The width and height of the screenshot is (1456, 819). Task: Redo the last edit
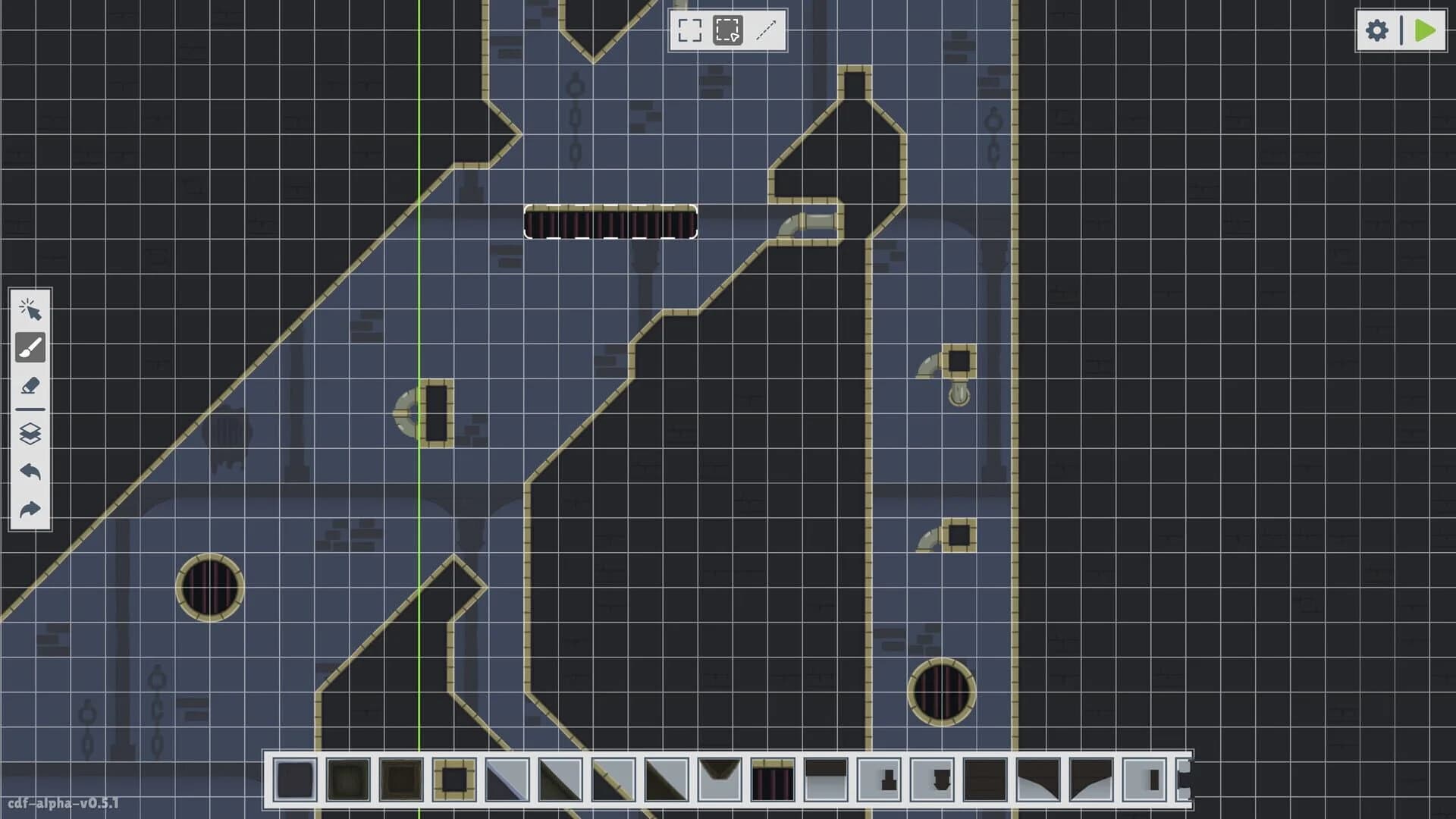coord(30,510)
